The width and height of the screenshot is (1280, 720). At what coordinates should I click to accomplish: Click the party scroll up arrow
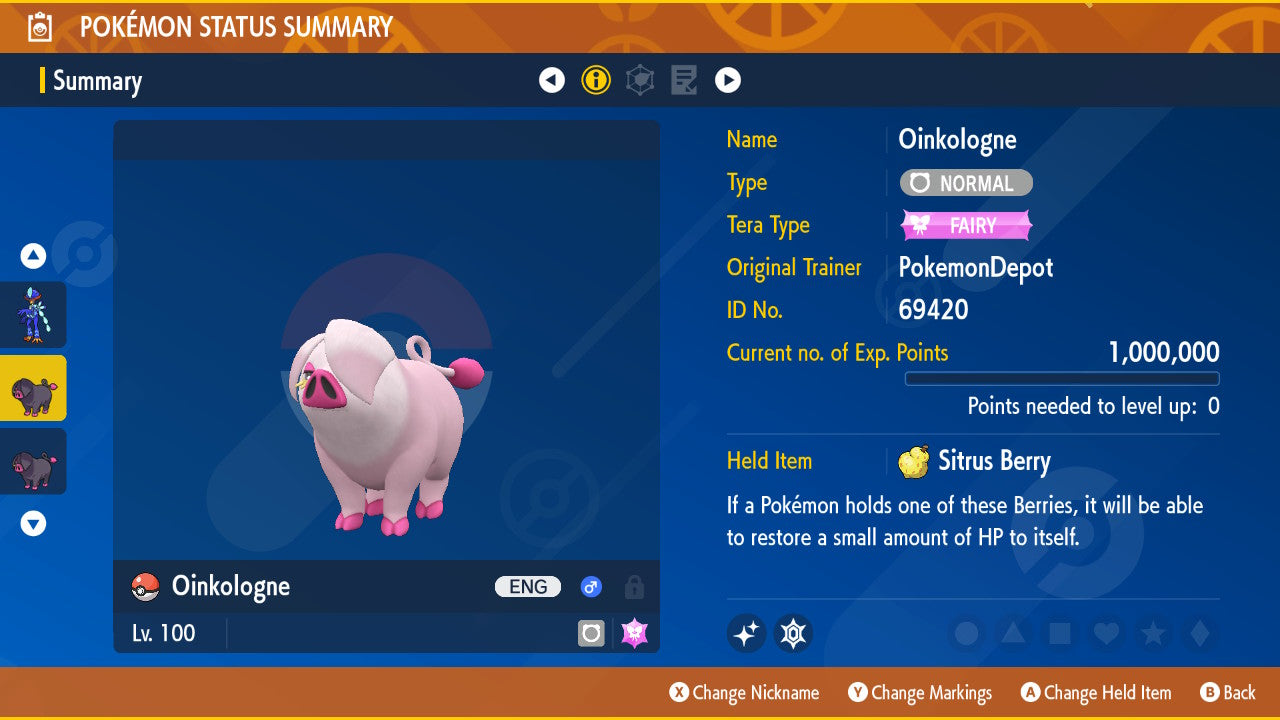tap(33, 256)
